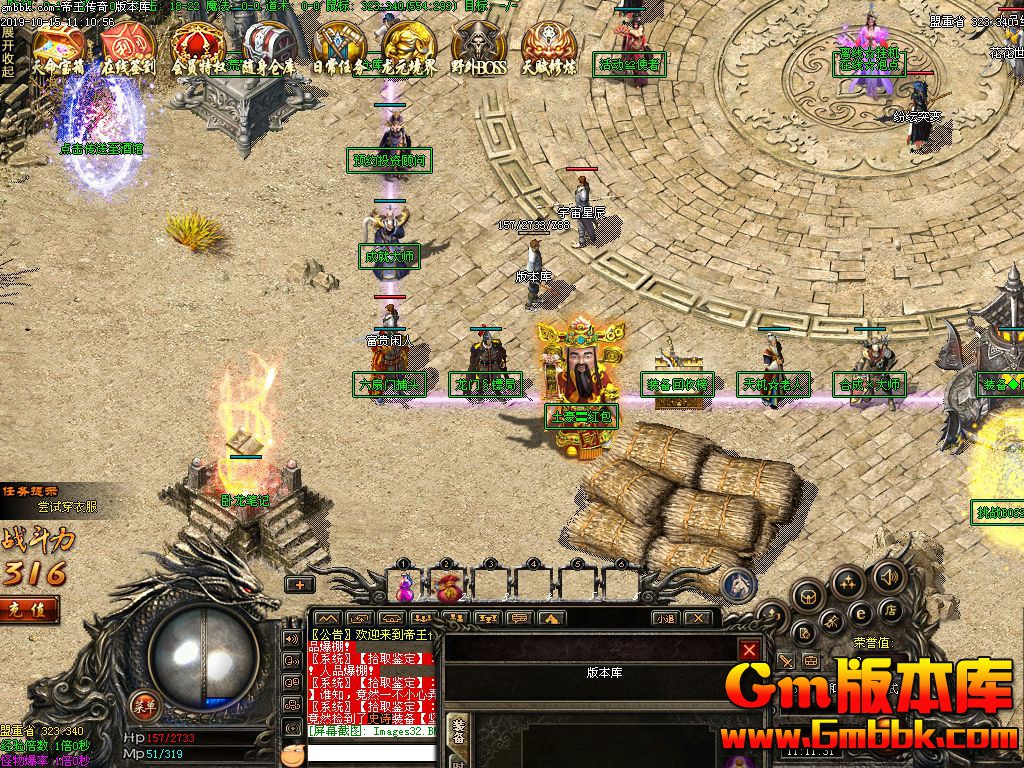Click the 小退 logout button
1024x768 pixels.
tap(665, 619)
